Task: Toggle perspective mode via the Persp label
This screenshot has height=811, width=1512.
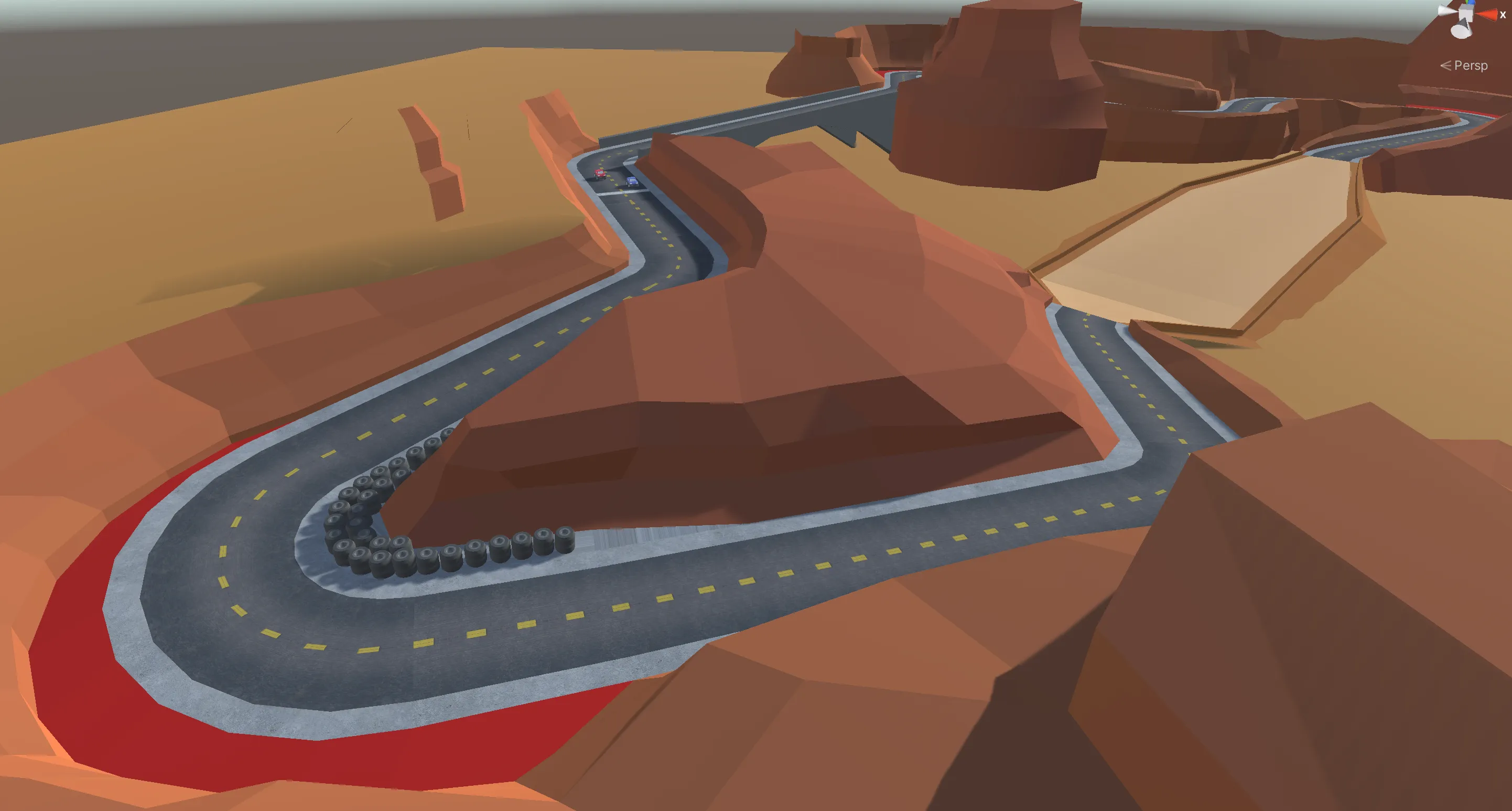Action: [x=1471, y=65]
